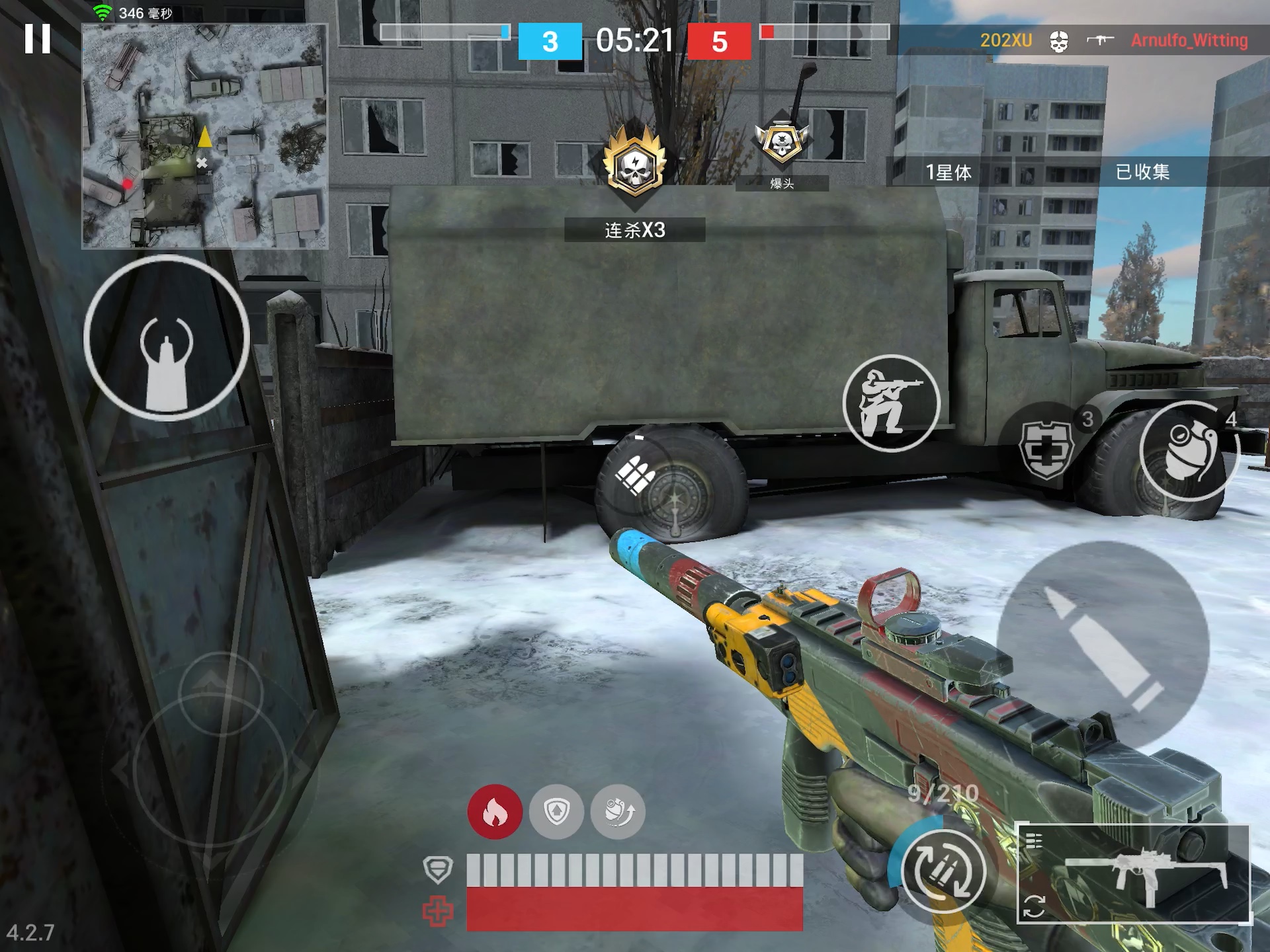Pause the match
The image size is (1270, 952).
pos(38,39)
